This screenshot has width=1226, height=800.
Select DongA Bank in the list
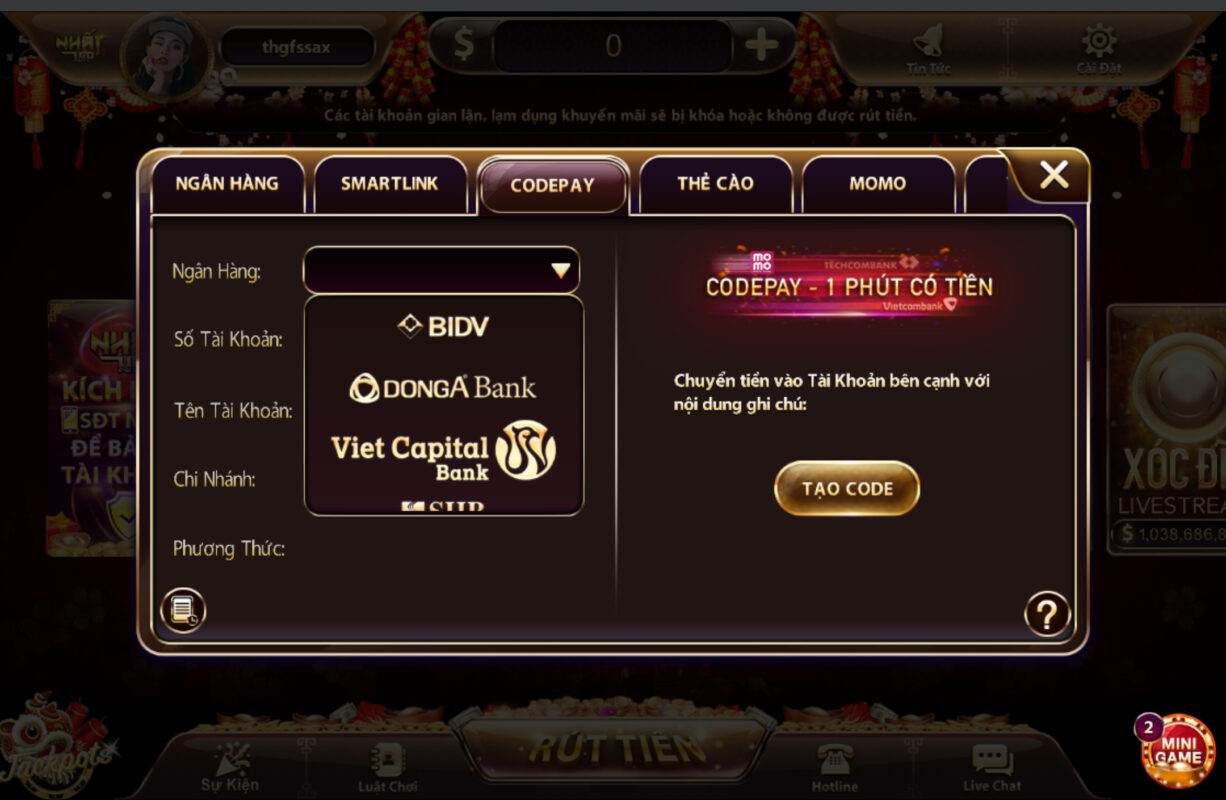coord(443,388)
